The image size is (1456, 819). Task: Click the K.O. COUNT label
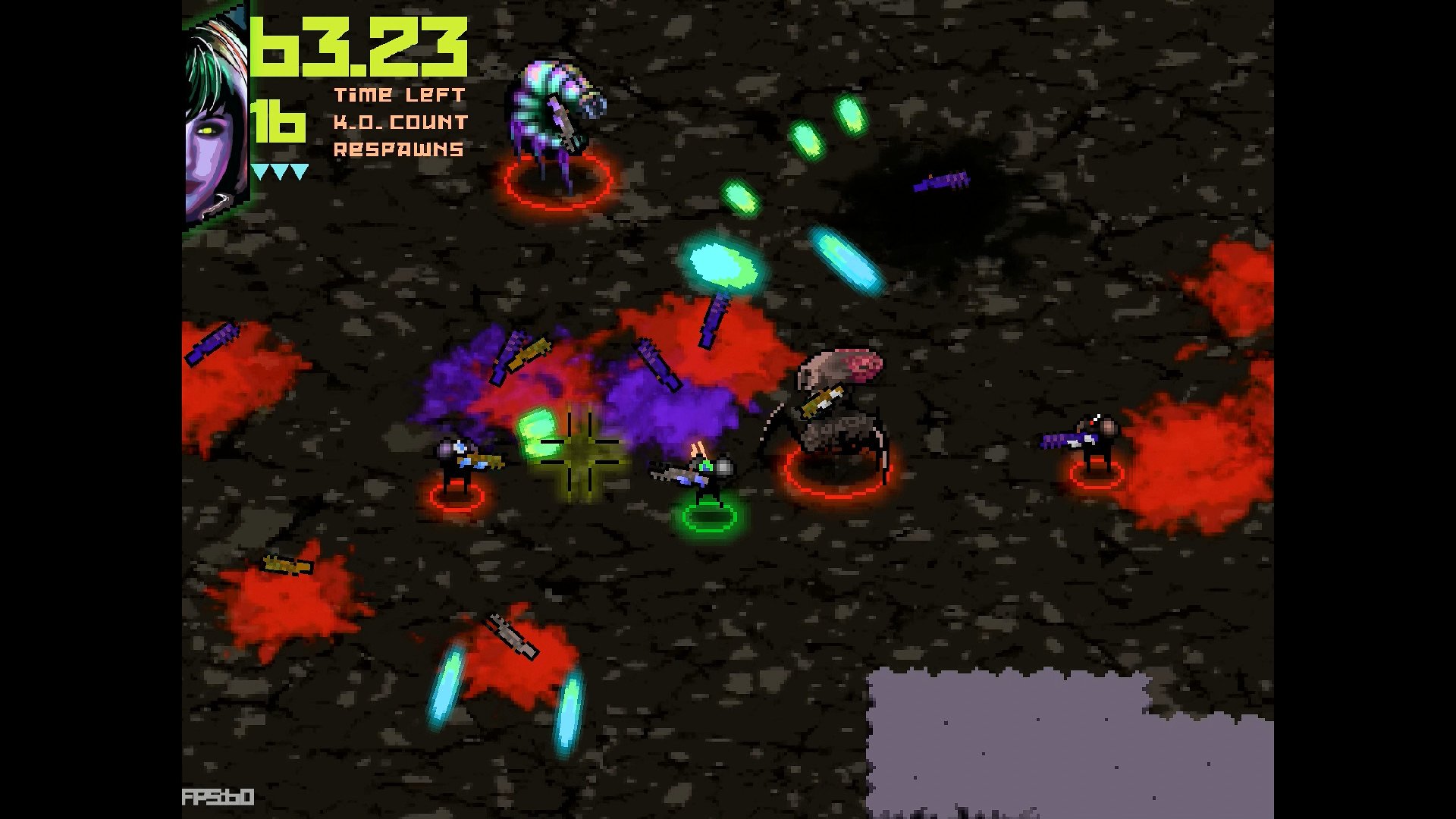coord(401,121)
